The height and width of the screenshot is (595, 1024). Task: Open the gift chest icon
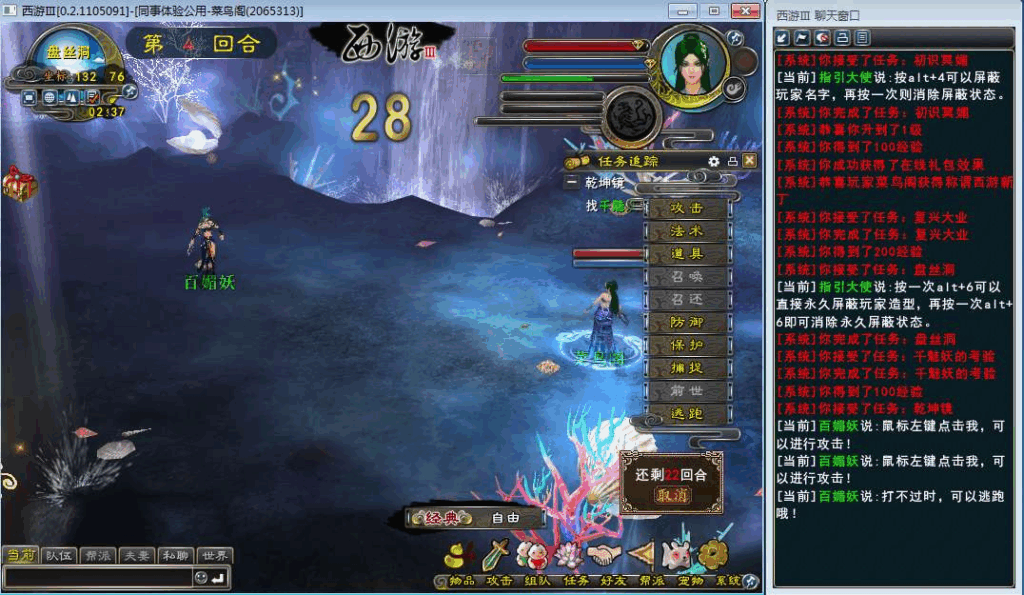[x=19, y=183]
